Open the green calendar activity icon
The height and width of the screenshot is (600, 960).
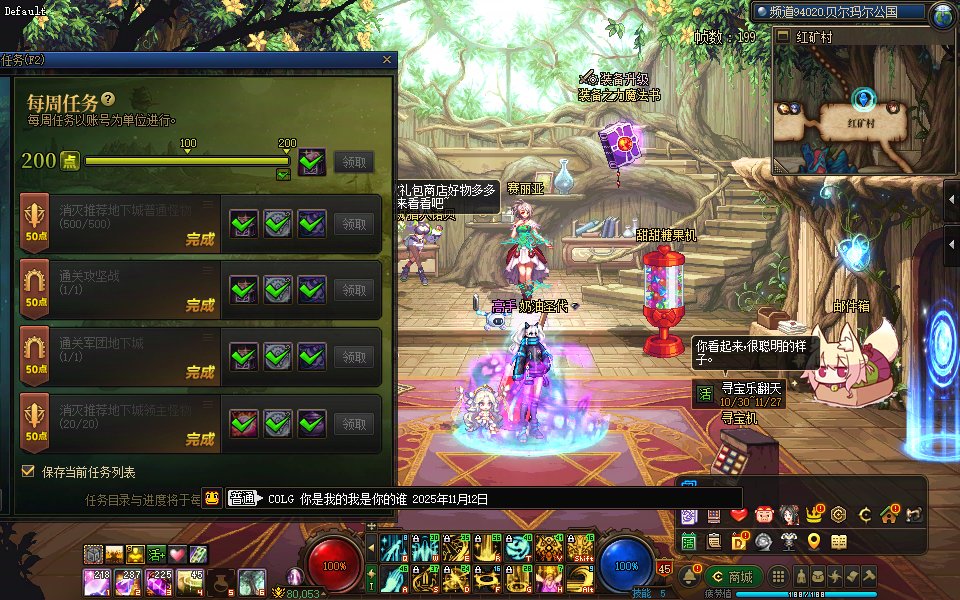click(x=689, y=541)
